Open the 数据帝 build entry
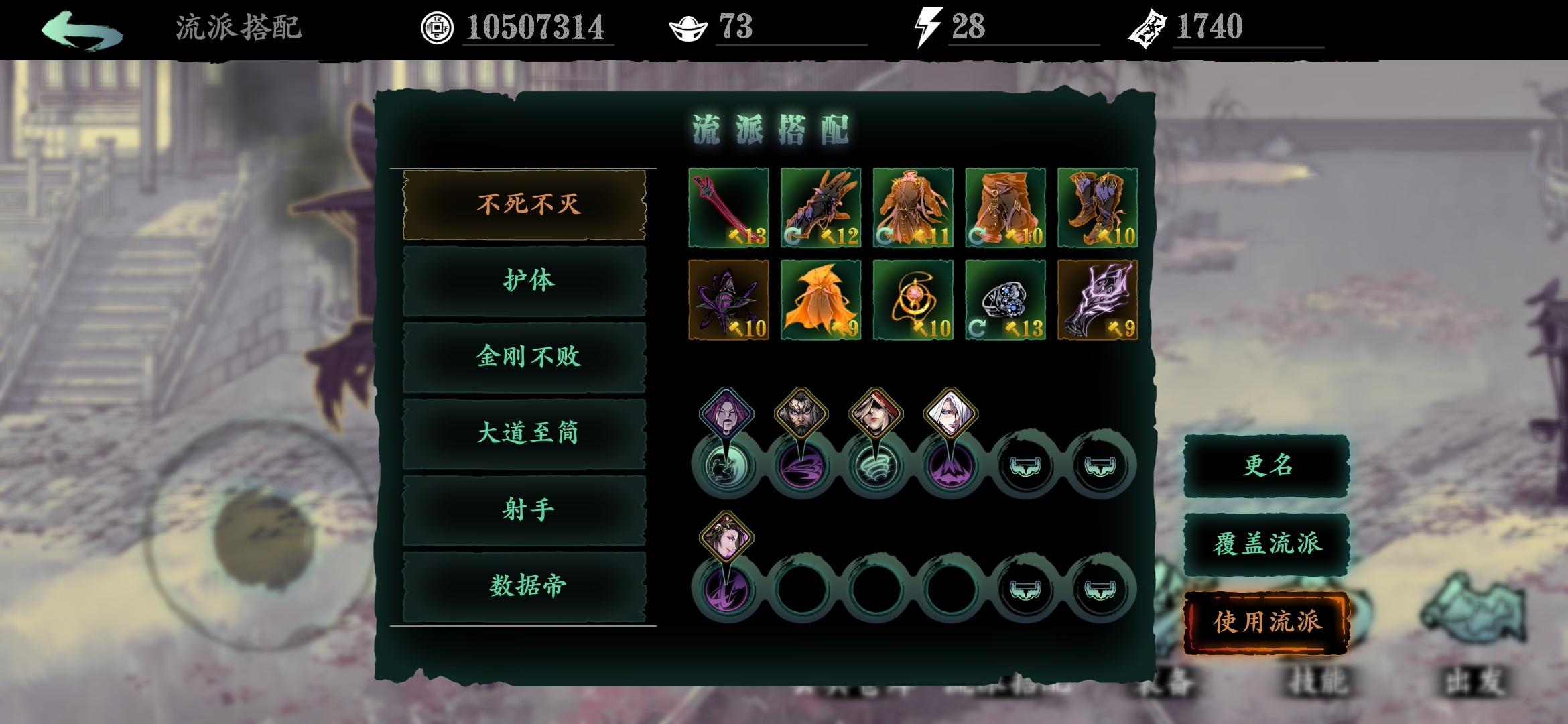This screenshot has height=724, width=1568. [x=525, y=585]
